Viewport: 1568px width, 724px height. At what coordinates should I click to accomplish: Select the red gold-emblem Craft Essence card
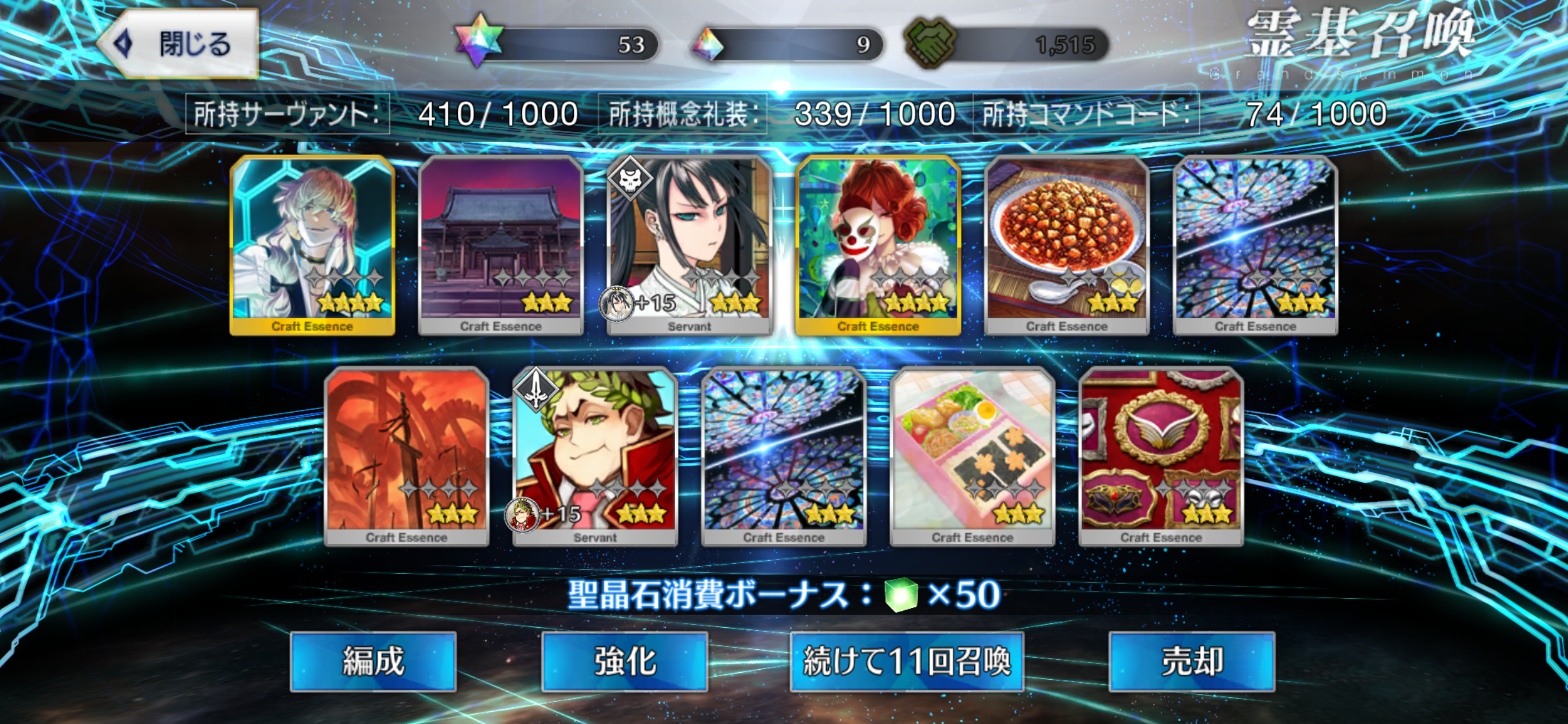1161,456
